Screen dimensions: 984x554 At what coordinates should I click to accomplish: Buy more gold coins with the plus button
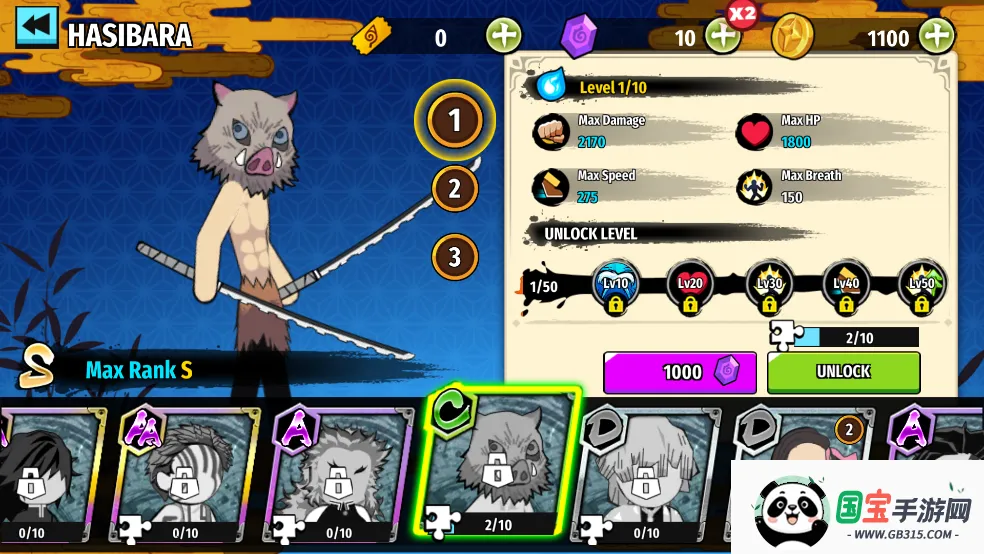tap(937, 37)
